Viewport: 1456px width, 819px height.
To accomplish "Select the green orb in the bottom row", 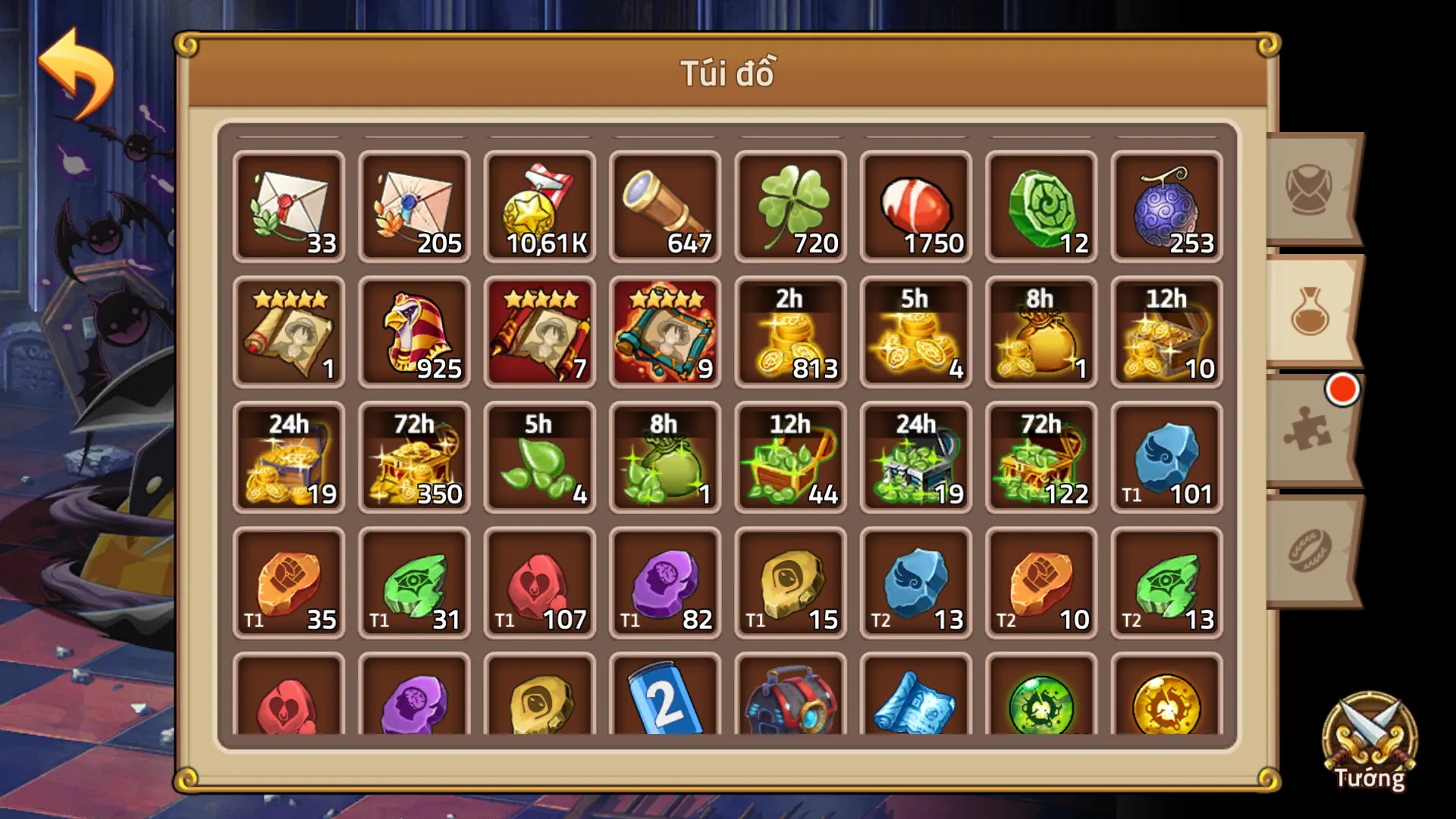I will 1040,705.
